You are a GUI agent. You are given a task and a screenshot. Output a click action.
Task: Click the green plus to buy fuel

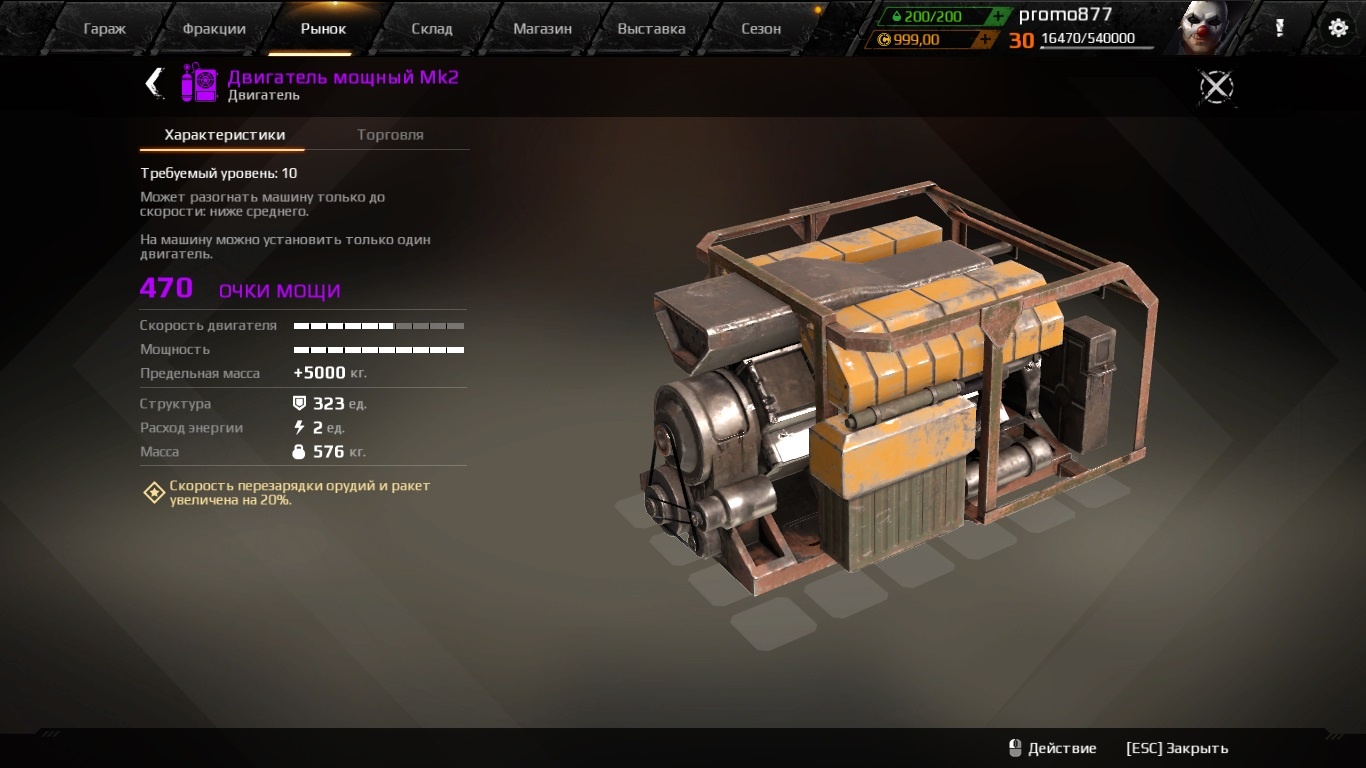(x=996, y=15)
